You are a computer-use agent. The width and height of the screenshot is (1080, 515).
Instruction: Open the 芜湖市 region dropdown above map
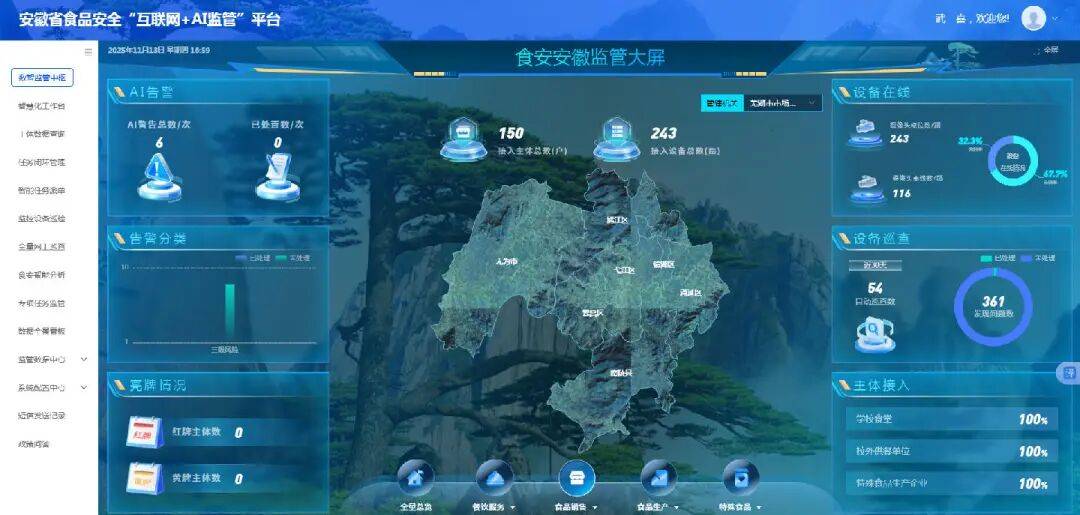point(783,102)
